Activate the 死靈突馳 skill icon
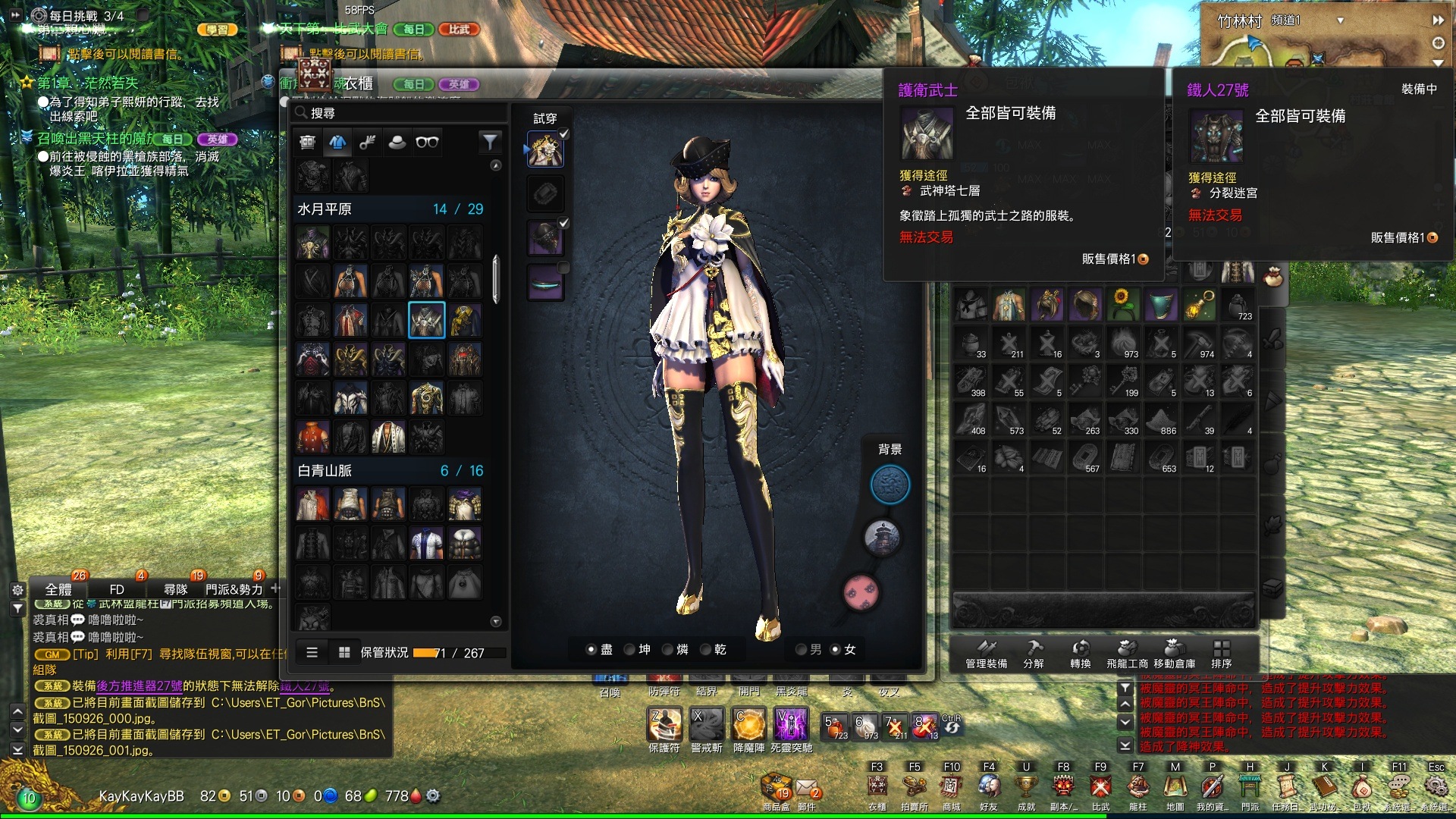 click(x=791, y=724)
